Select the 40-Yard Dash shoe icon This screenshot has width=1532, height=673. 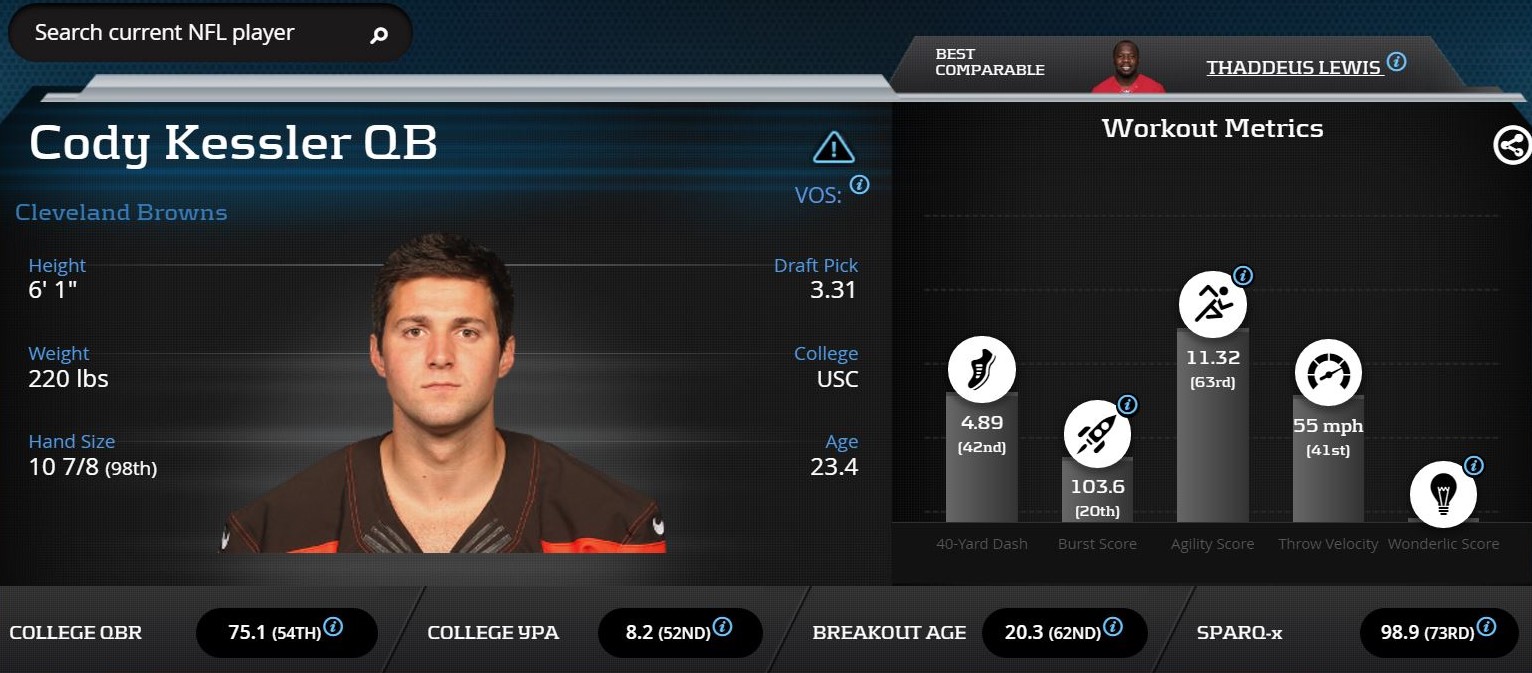tap(981, 371)
